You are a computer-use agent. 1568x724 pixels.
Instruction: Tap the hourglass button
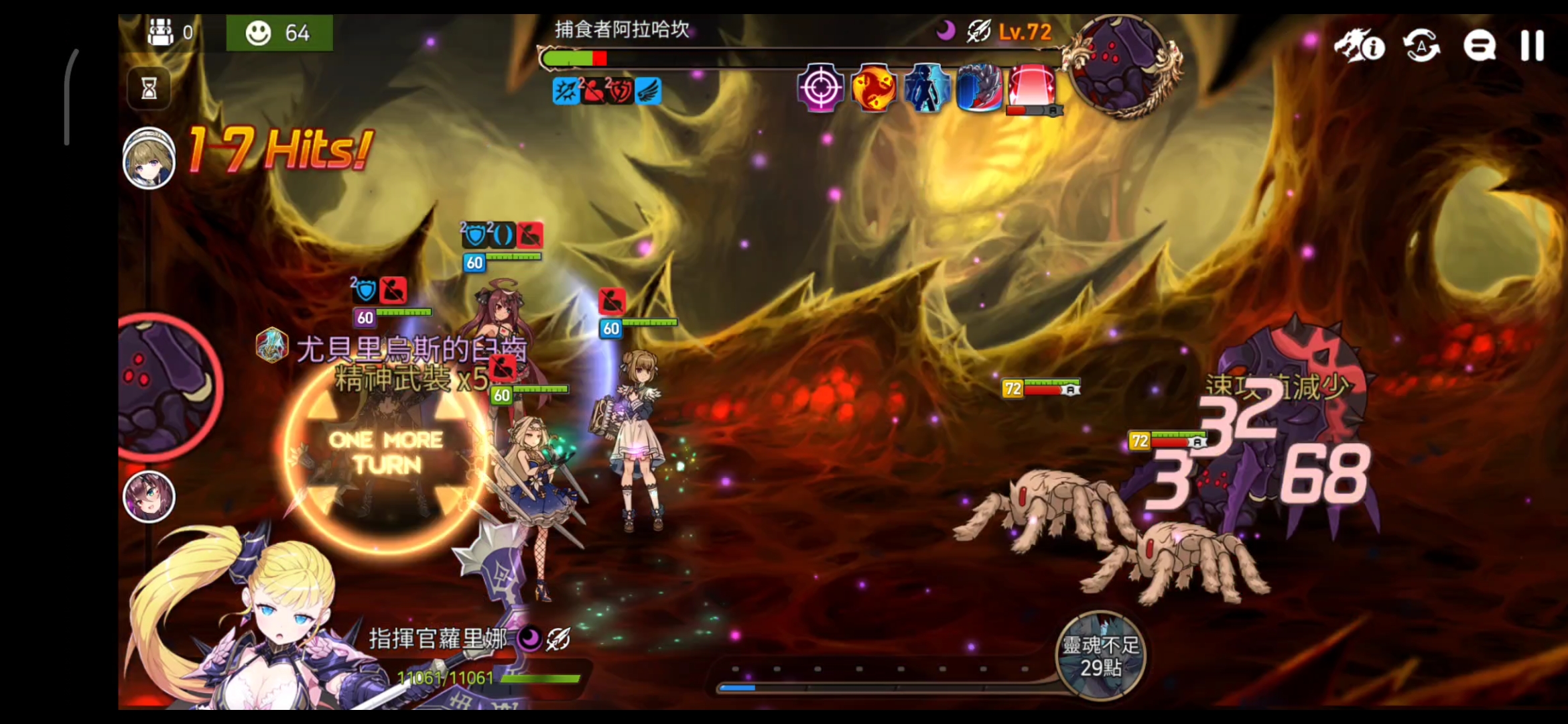[x=149, y=88]
